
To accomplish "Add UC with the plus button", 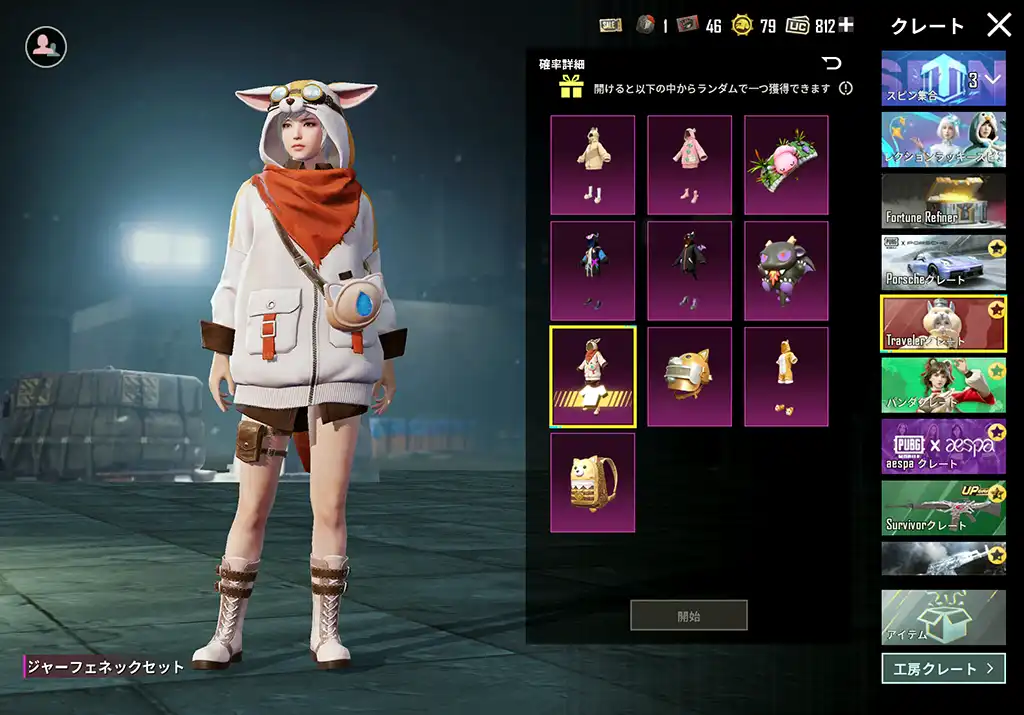I will pos(847,25).
